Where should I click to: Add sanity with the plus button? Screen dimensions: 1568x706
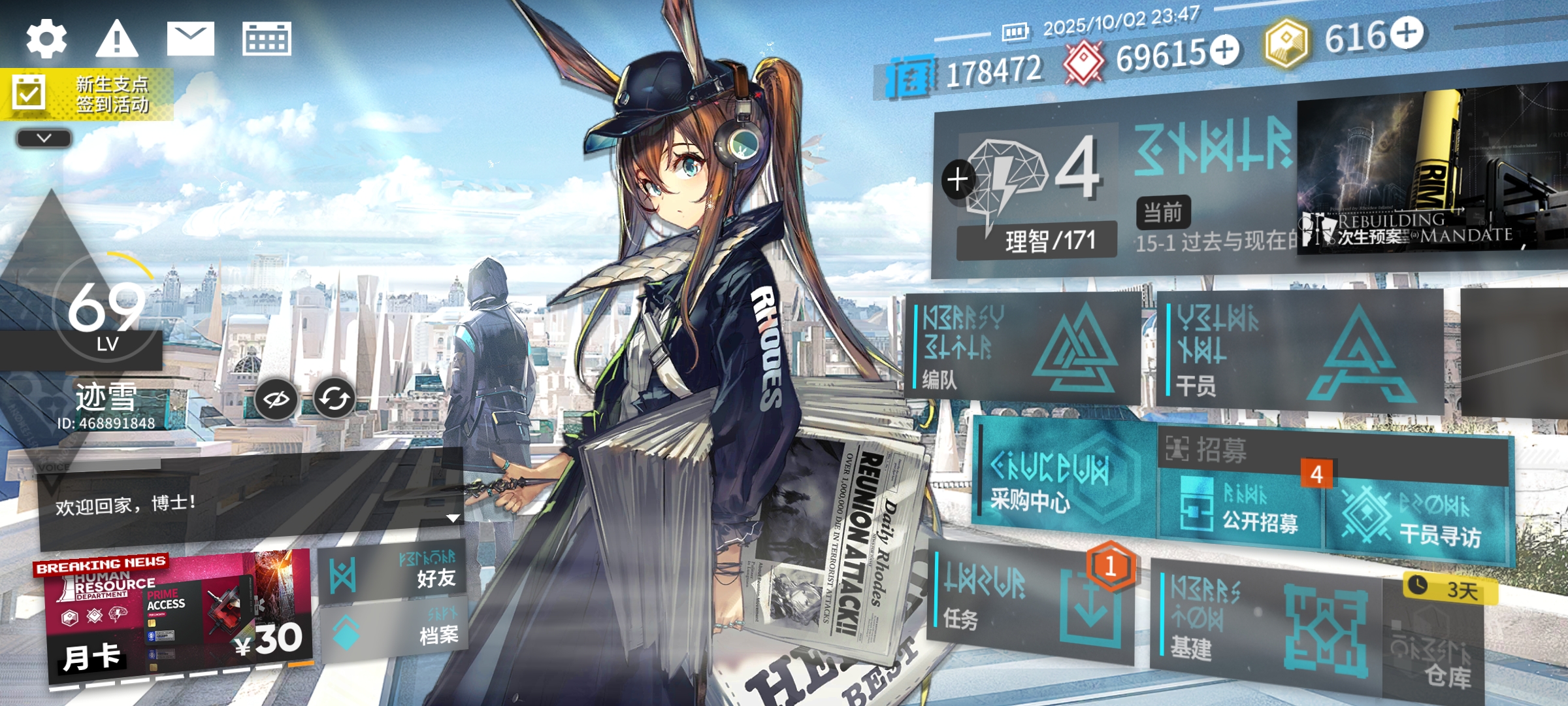[x=958, y=179]
